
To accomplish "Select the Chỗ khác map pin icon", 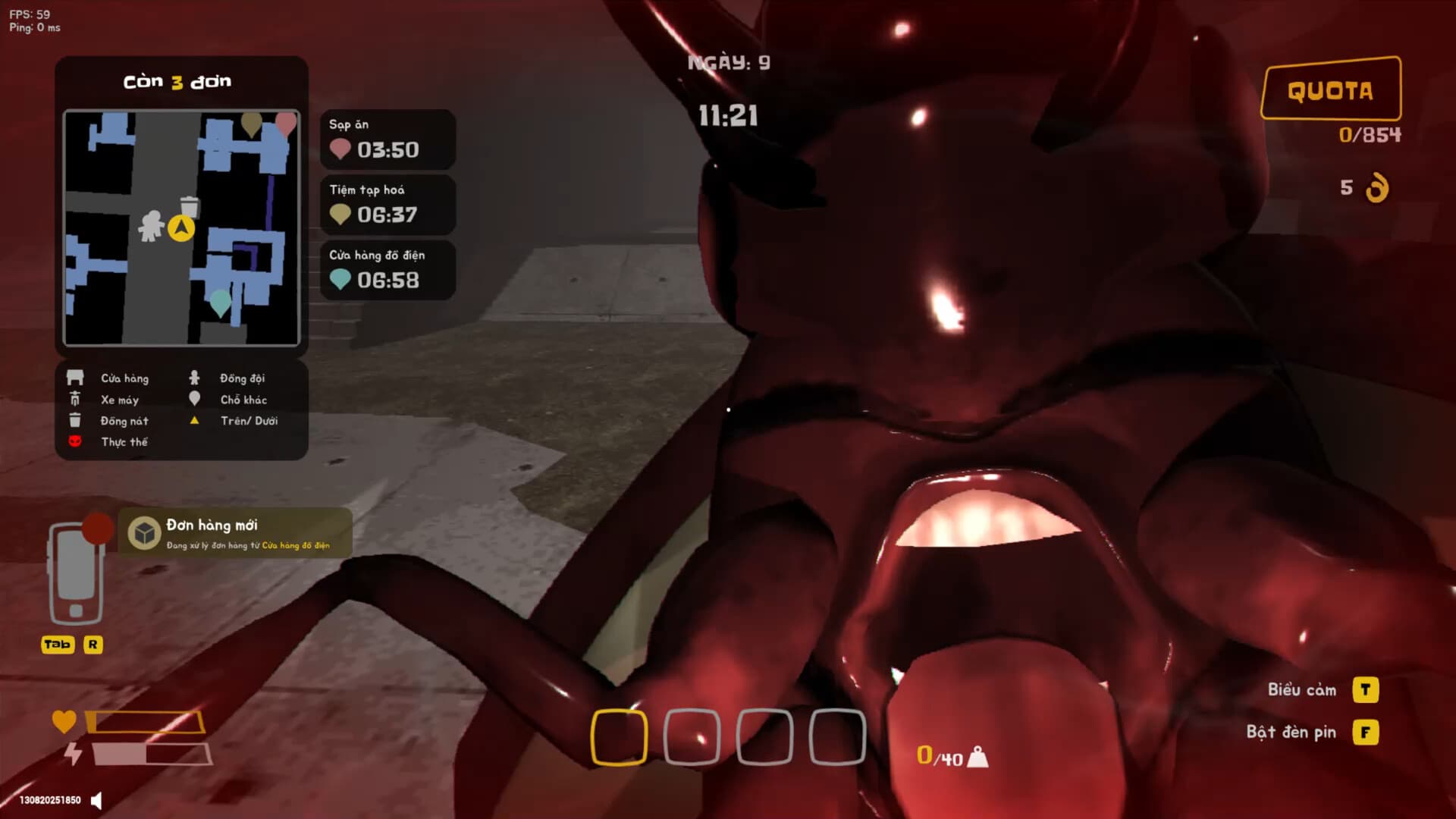I will [194, 399].
